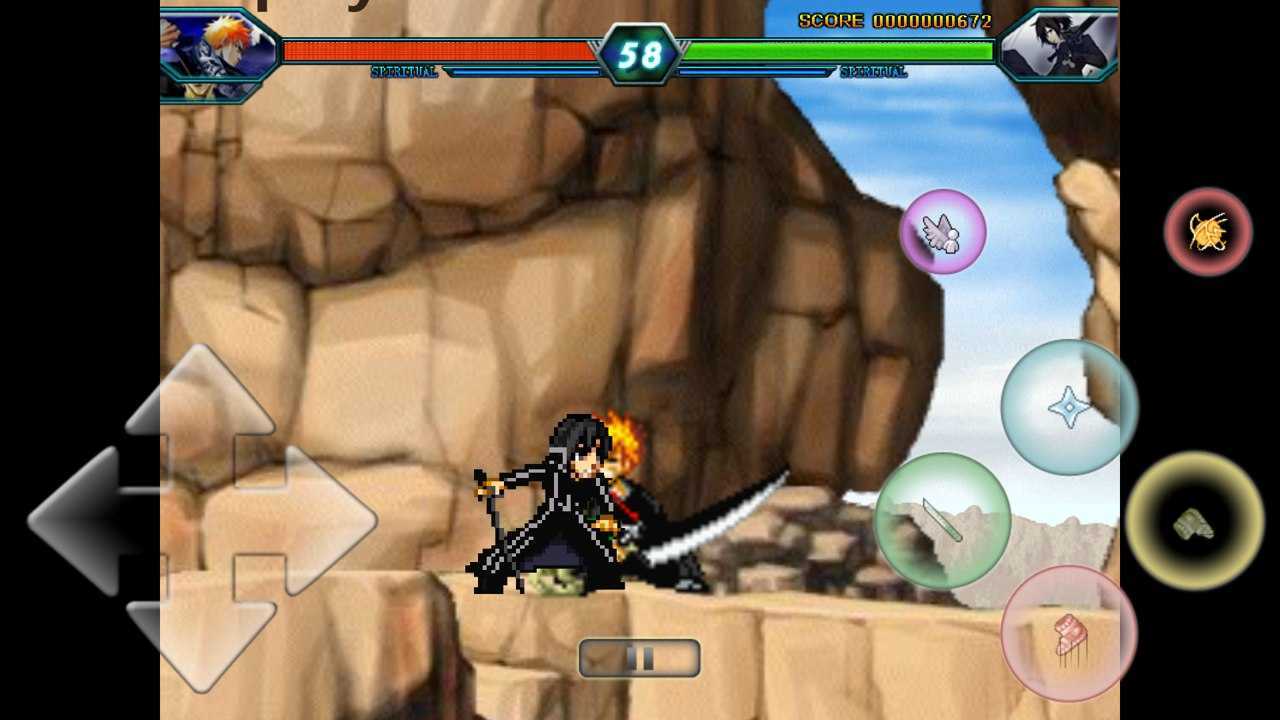The image size is (1280, 720).
Task: Pause the match with the pause button
Action: pyautogui.click(x=639, y=658)
